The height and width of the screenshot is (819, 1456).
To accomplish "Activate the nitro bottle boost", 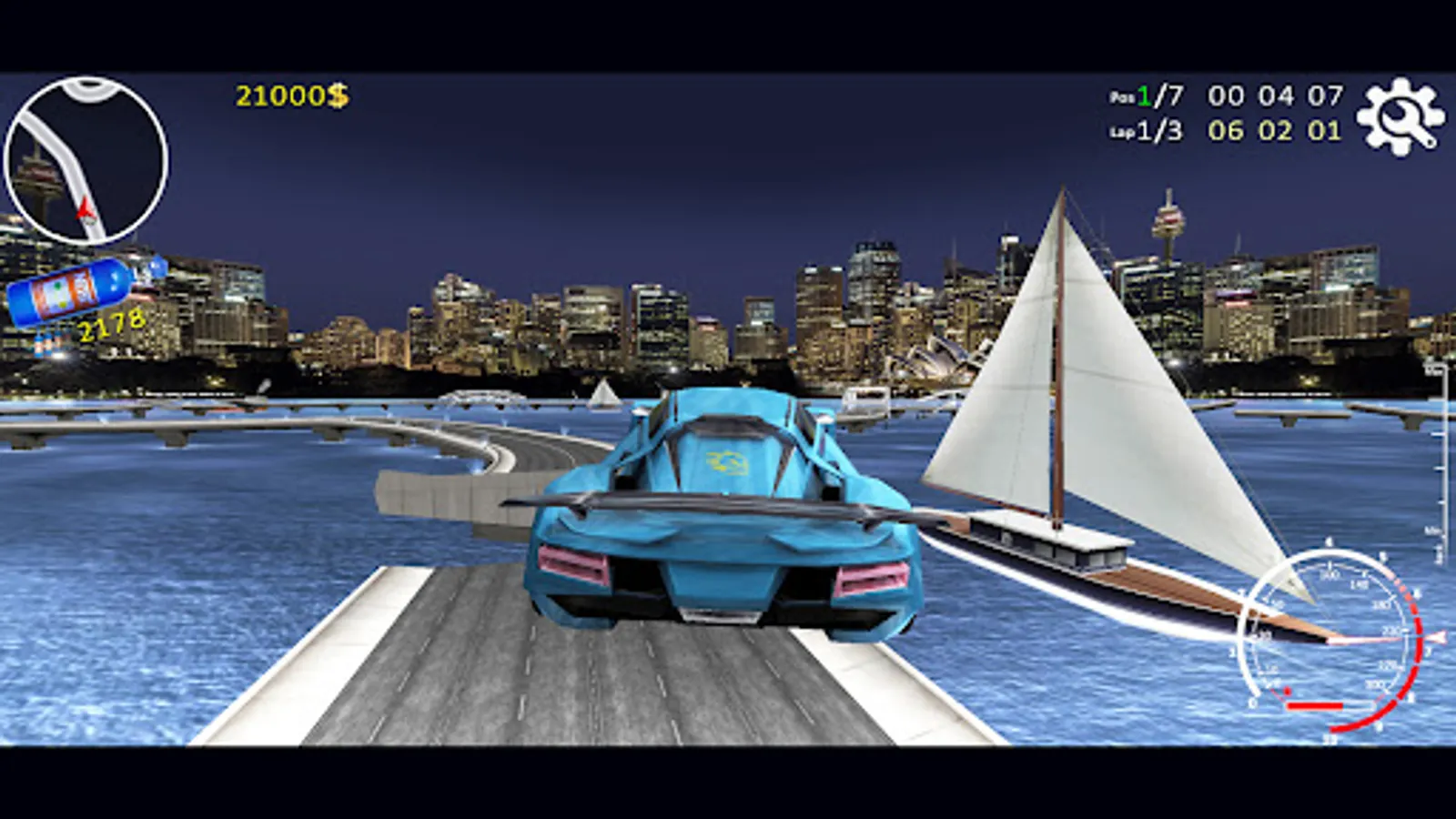I will [68, 291].
